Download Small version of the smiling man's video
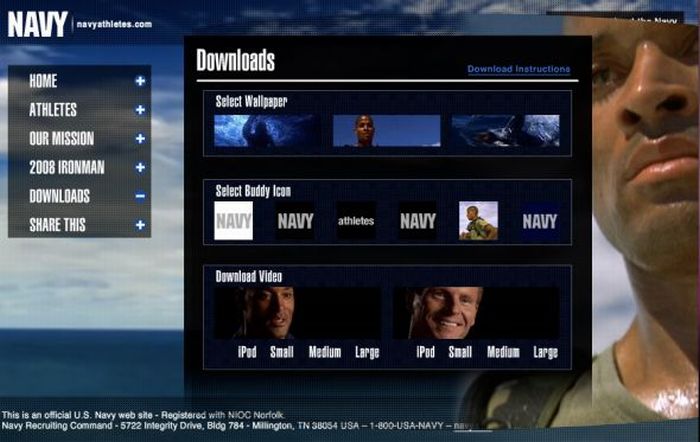The image size is (700, 442). tap(460, 352)
